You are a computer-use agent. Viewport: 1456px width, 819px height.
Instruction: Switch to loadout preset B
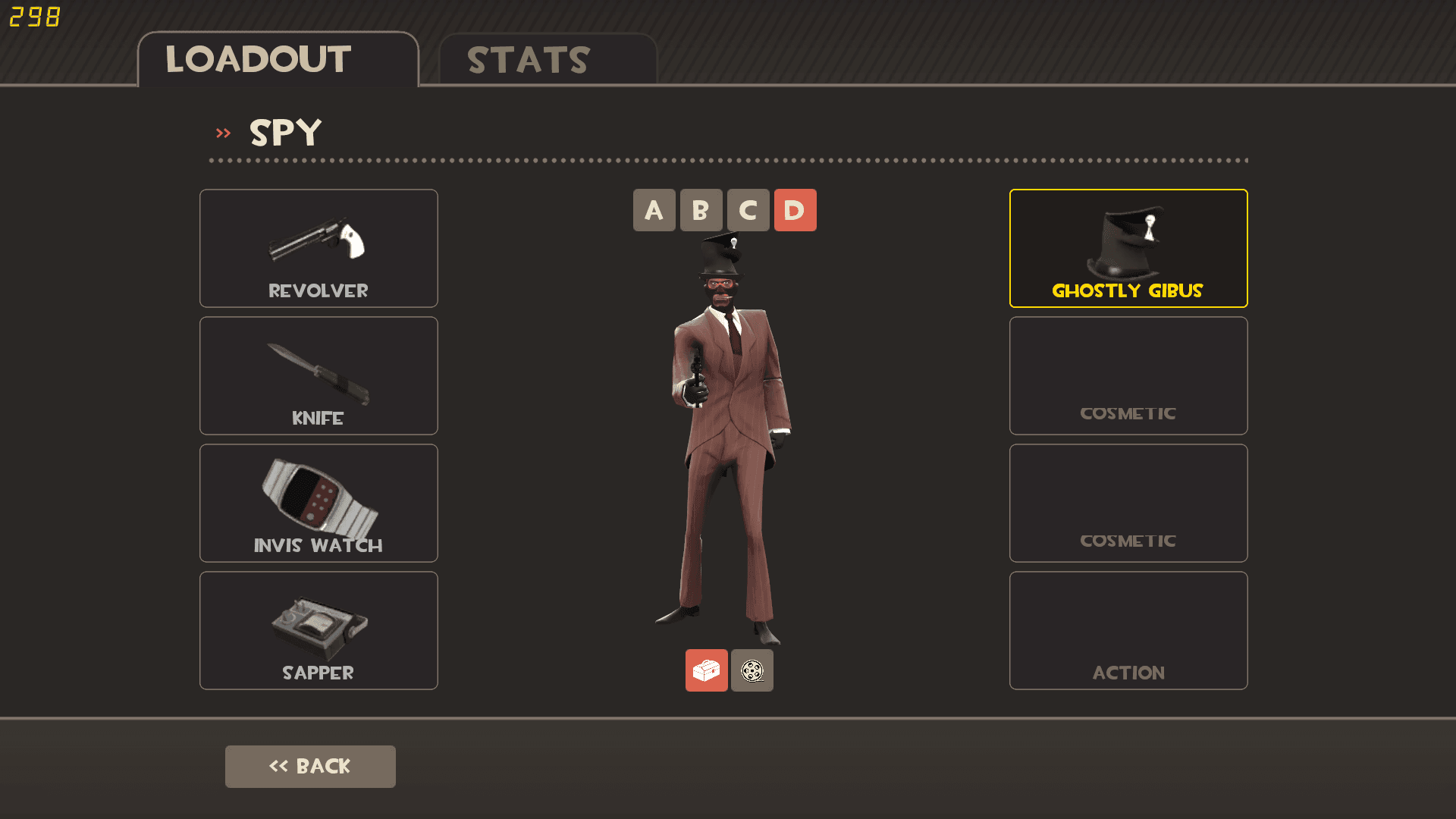[x=701, y=210]
